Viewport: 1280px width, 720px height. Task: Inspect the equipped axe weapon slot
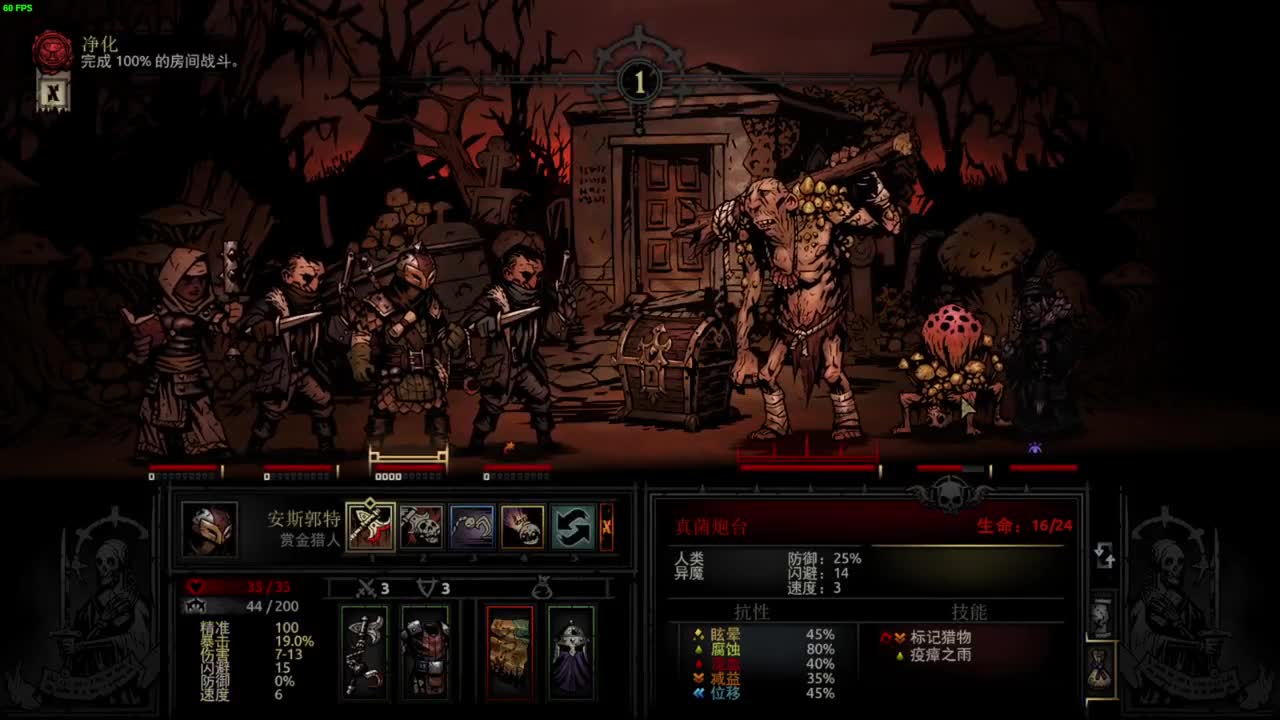click(364, 652)
